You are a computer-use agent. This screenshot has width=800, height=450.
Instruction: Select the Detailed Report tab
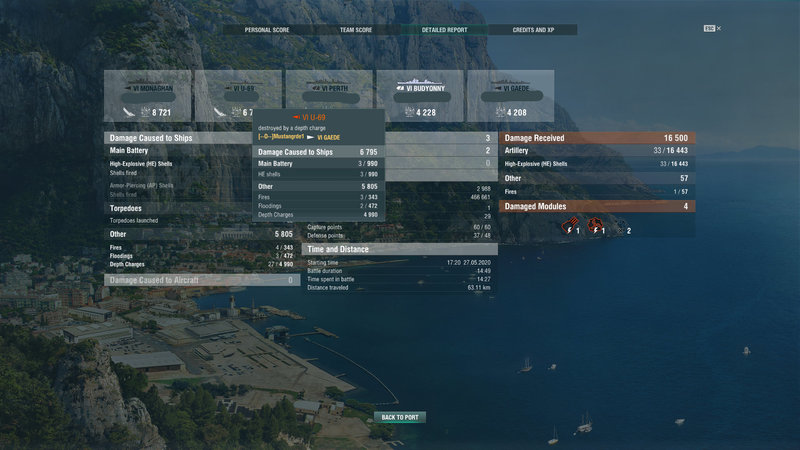tap(444, 30)
